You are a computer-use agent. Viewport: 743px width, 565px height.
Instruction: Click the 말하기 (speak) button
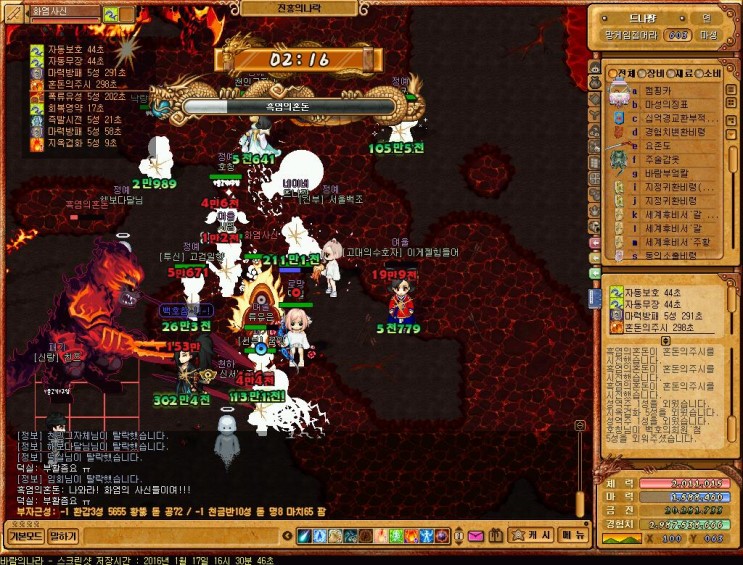[x=63, y=537]
